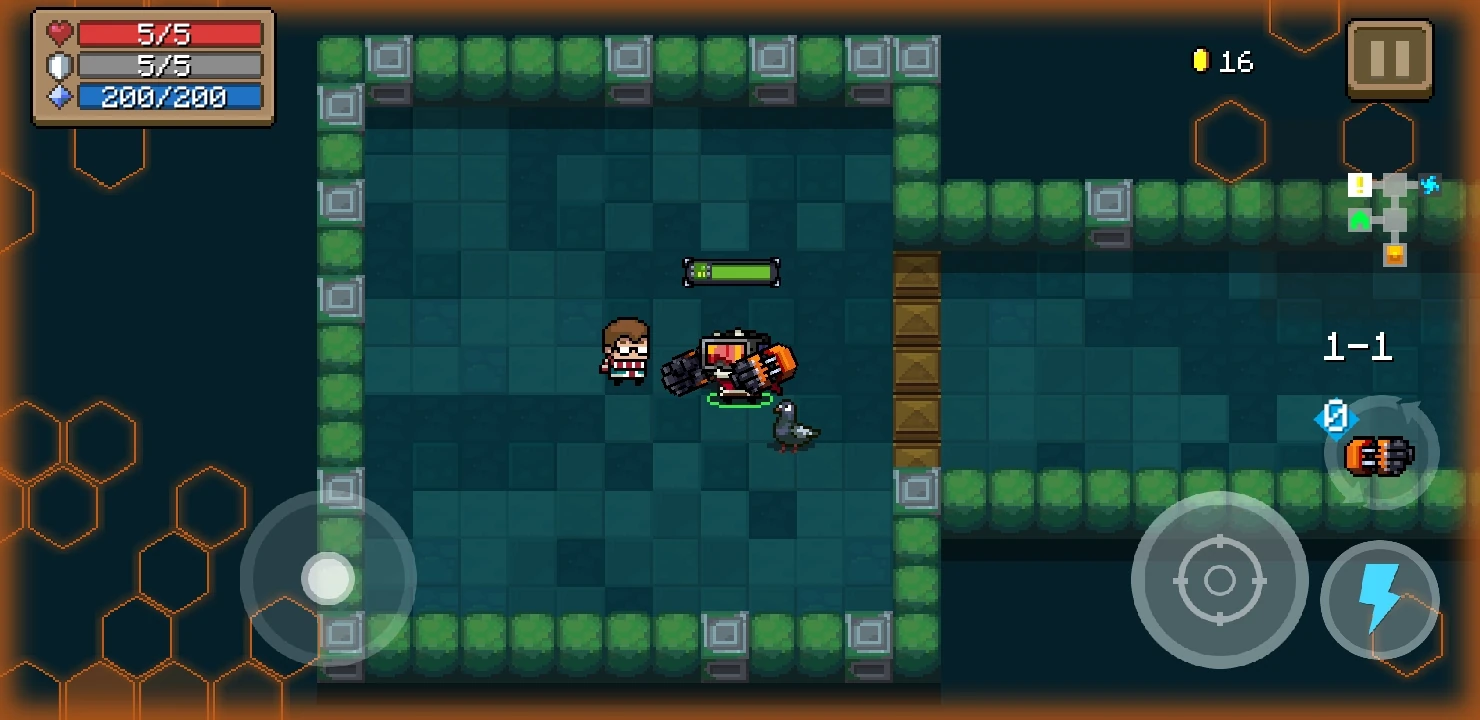Tap the green spawn room icon on the minimap
This screenshot has width=1480, height=720.
tap(1358, 220)
